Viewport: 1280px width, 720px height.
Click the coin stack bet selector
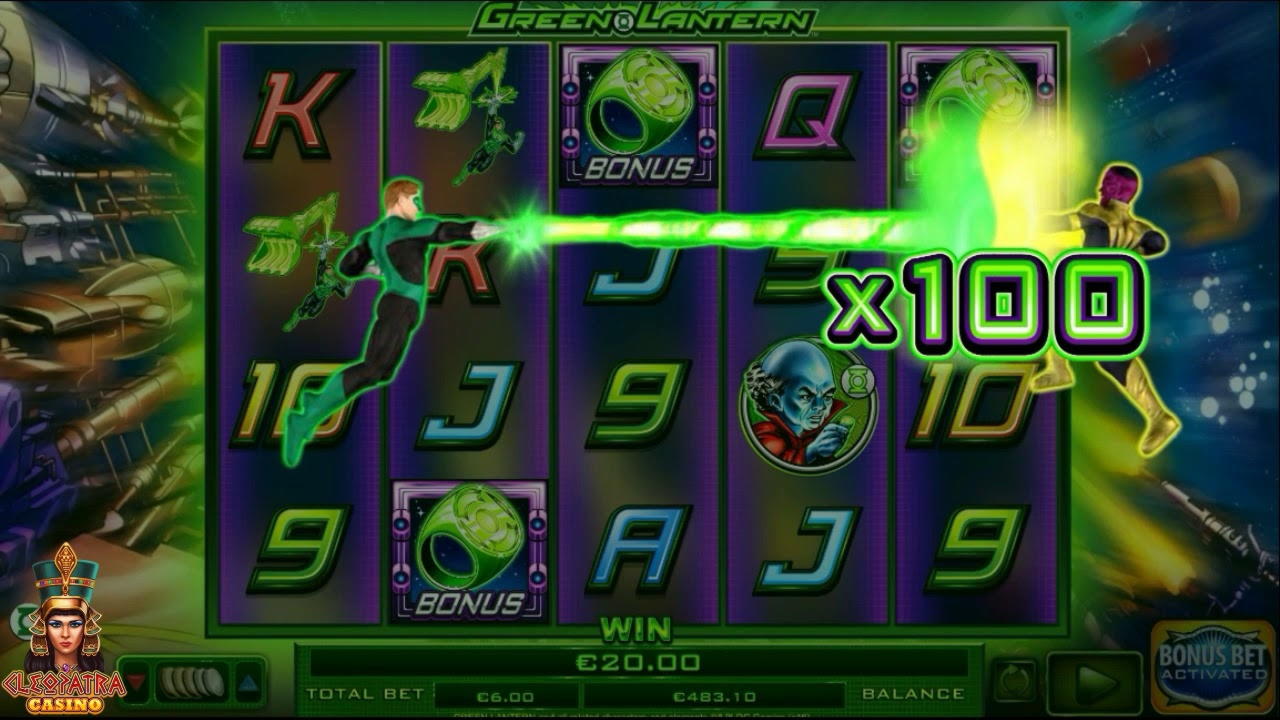pos(193,683)
